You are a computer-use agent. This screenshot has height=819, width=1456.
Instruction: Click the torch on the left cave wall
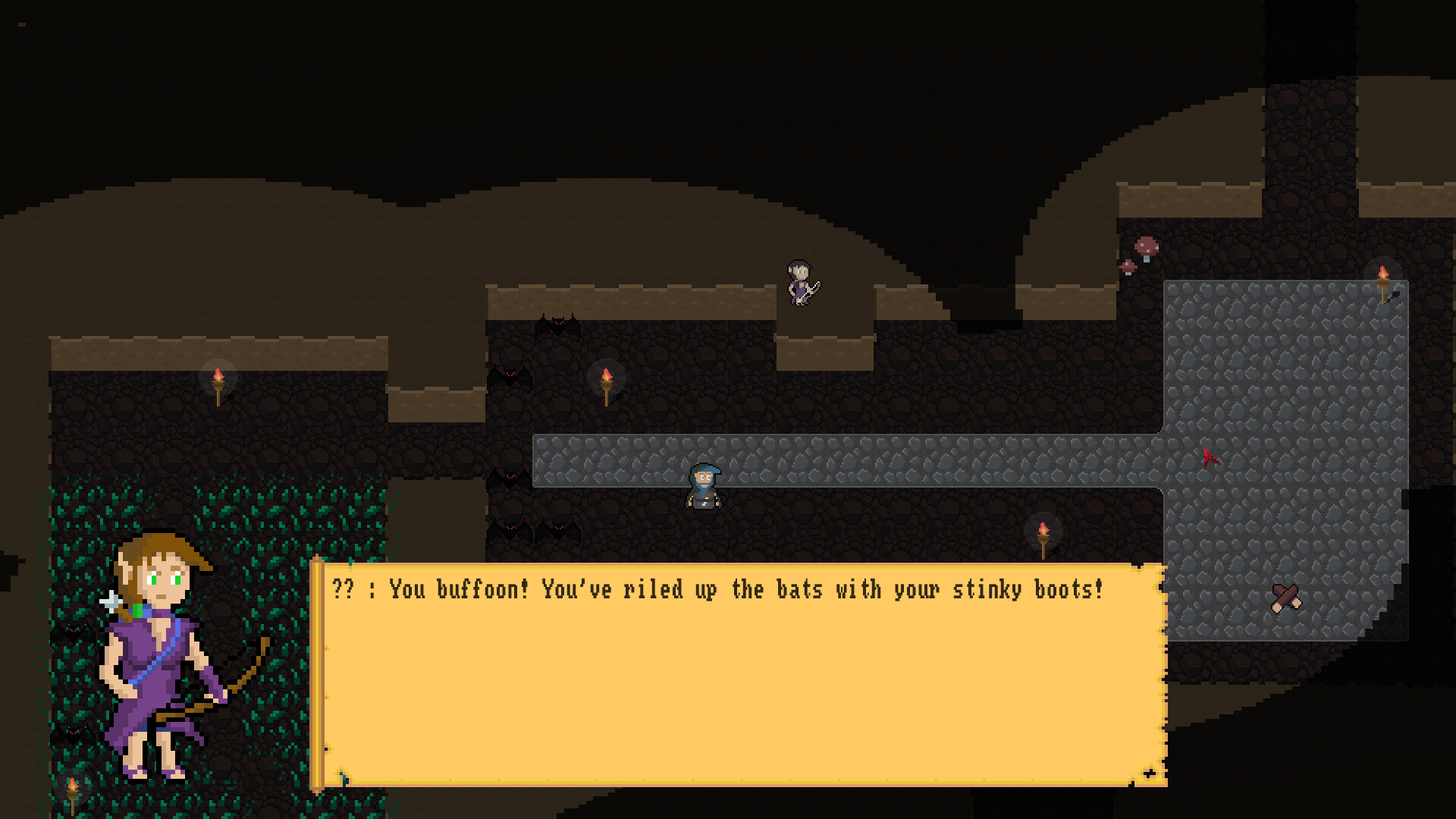click(x=220, y=377)
